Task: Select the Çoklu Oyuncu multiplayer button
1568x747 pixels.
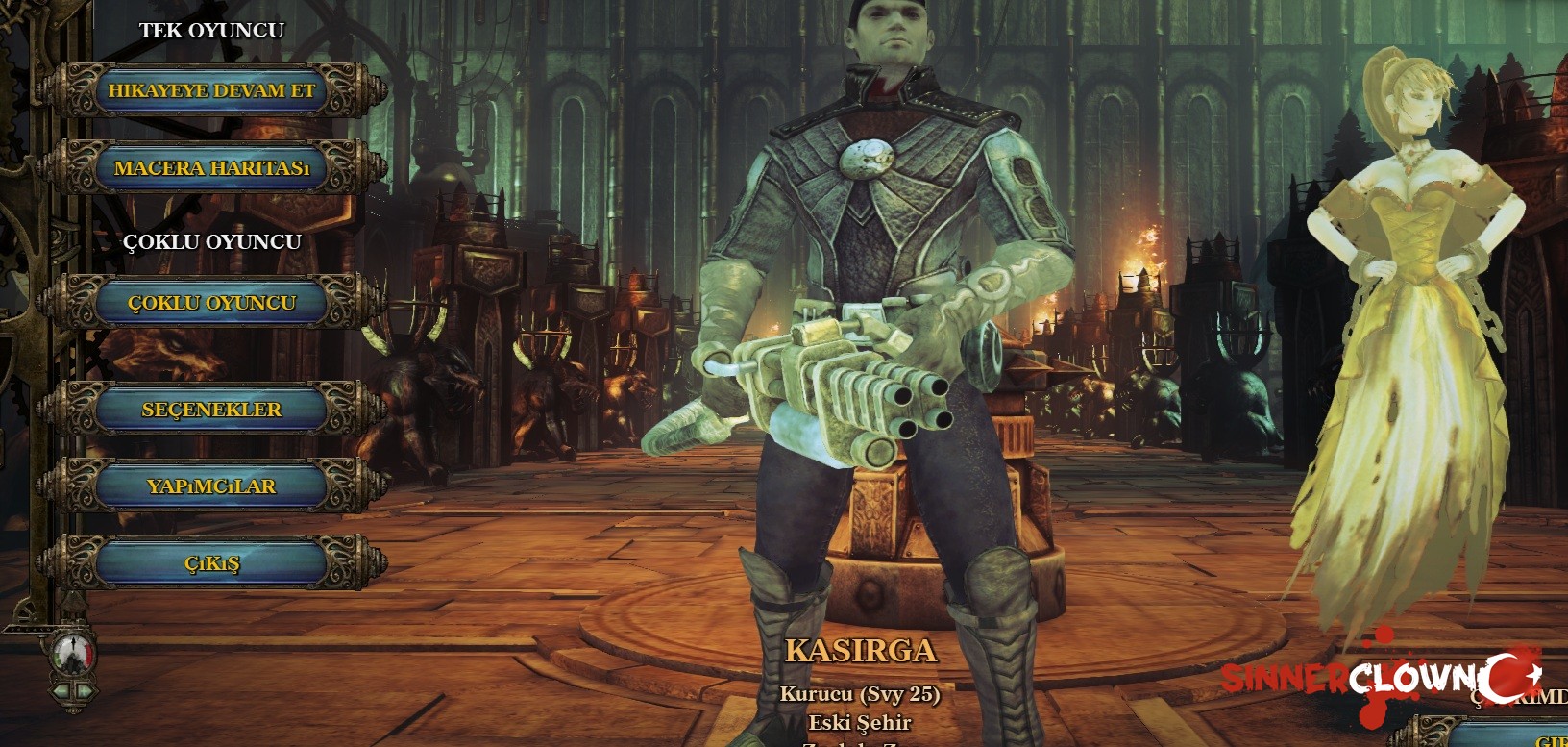Action: coord(211,303)
